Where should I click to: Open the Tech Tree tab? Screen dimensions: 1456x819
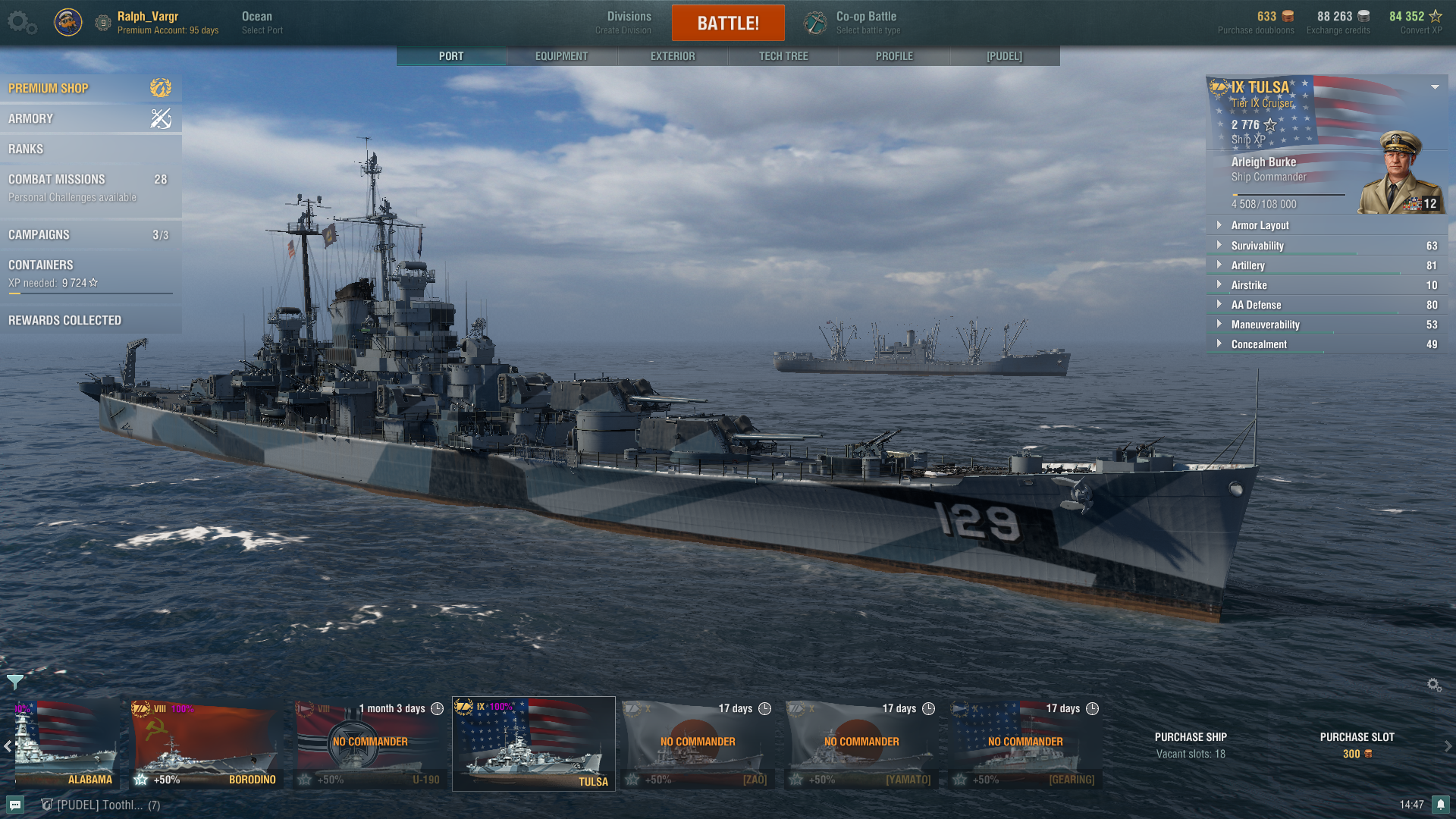click(783, 56)
